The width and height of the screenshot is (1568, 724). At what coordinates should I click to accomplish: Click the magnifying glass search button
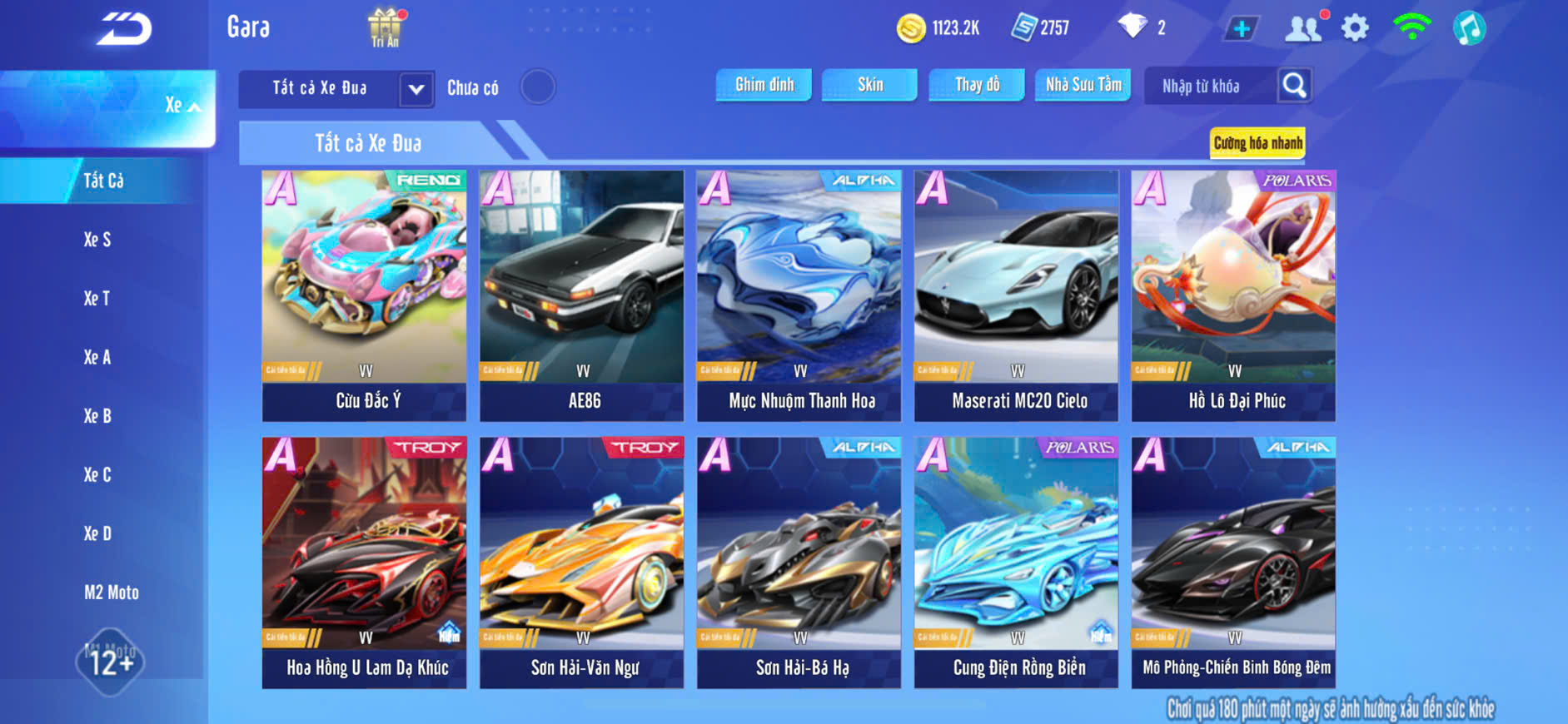pos(1294,85)
